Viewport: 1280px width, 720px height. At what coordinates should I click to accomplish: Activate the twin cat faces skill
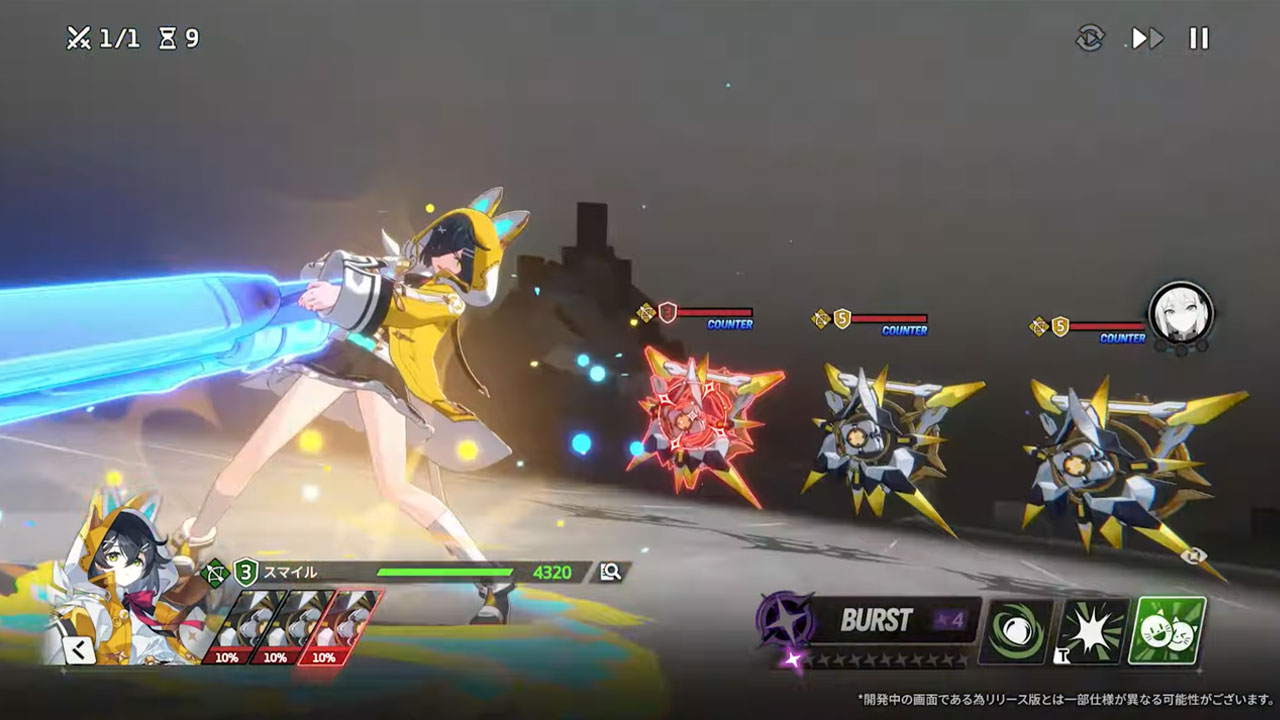pos(1167,631)
